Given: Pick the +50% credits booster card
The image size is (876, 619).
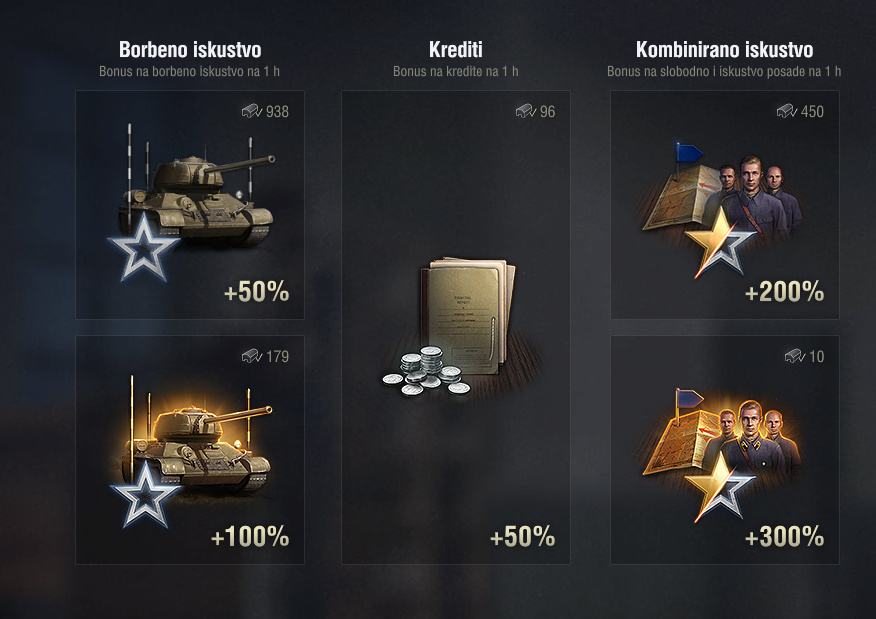Looking at the screenshot, I should tap(456, 328).
